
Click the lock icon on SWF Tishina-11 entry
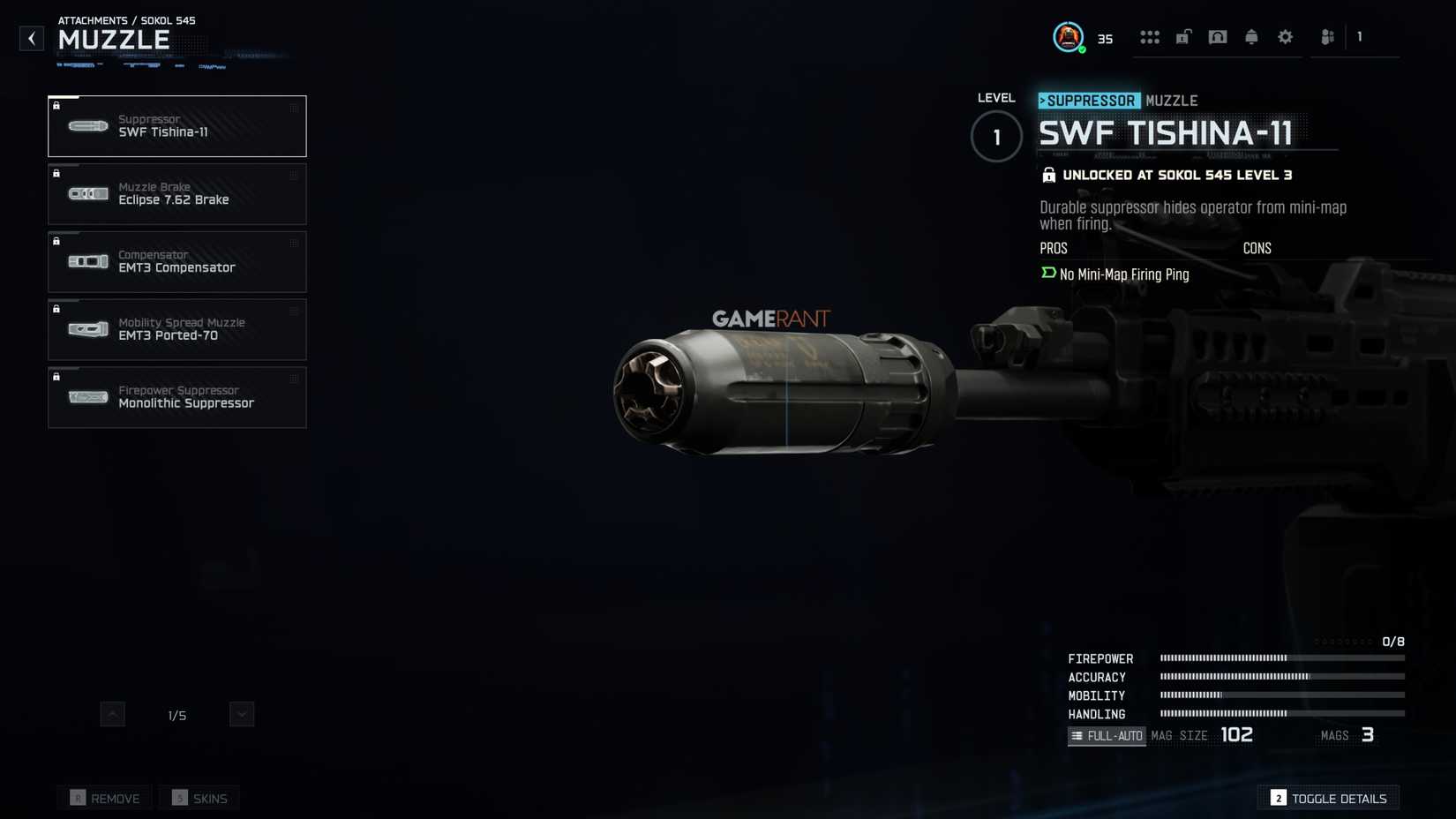pos(57,106)
